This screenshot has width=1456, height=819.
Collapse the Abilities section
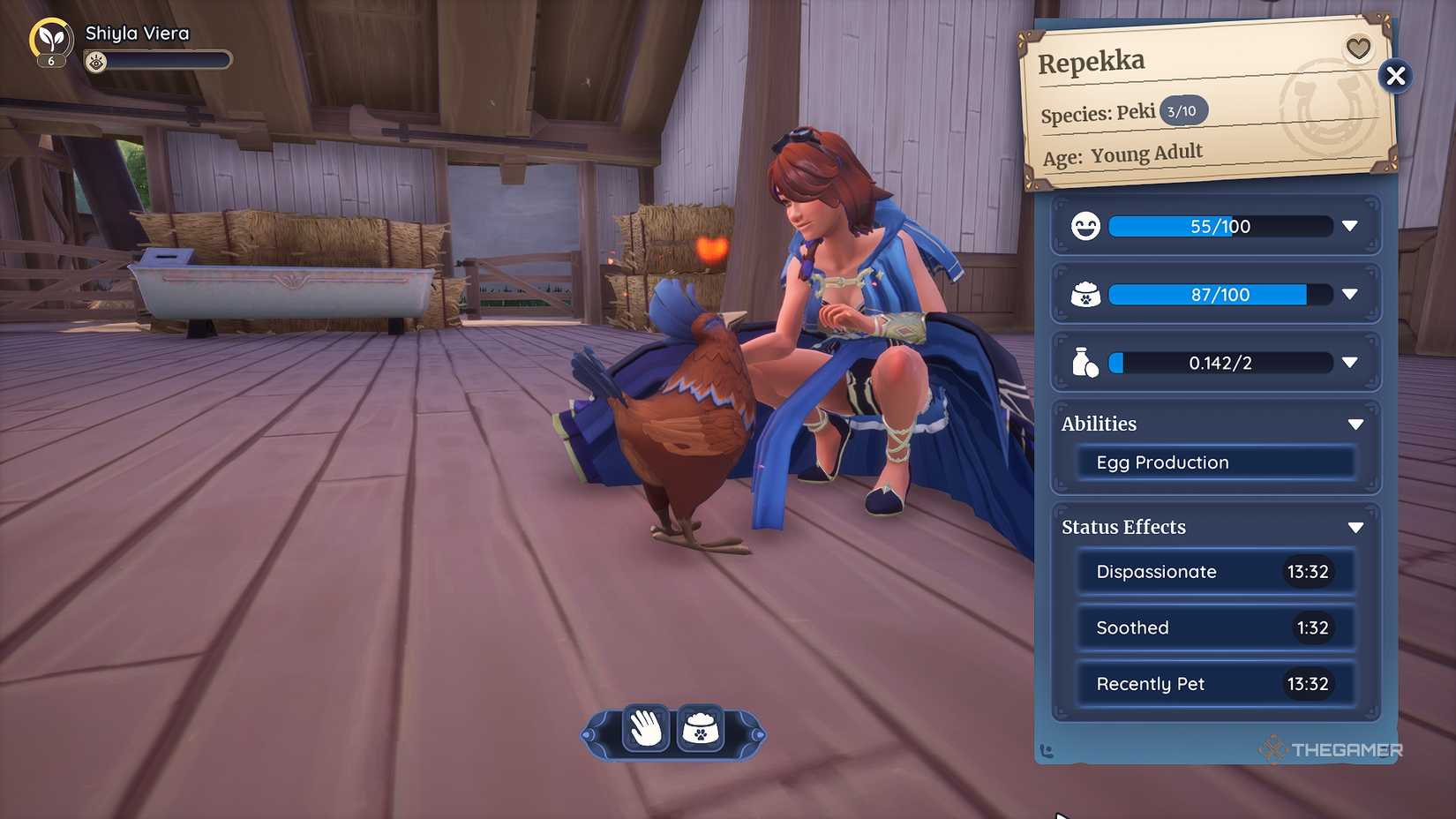(1355, 425)
